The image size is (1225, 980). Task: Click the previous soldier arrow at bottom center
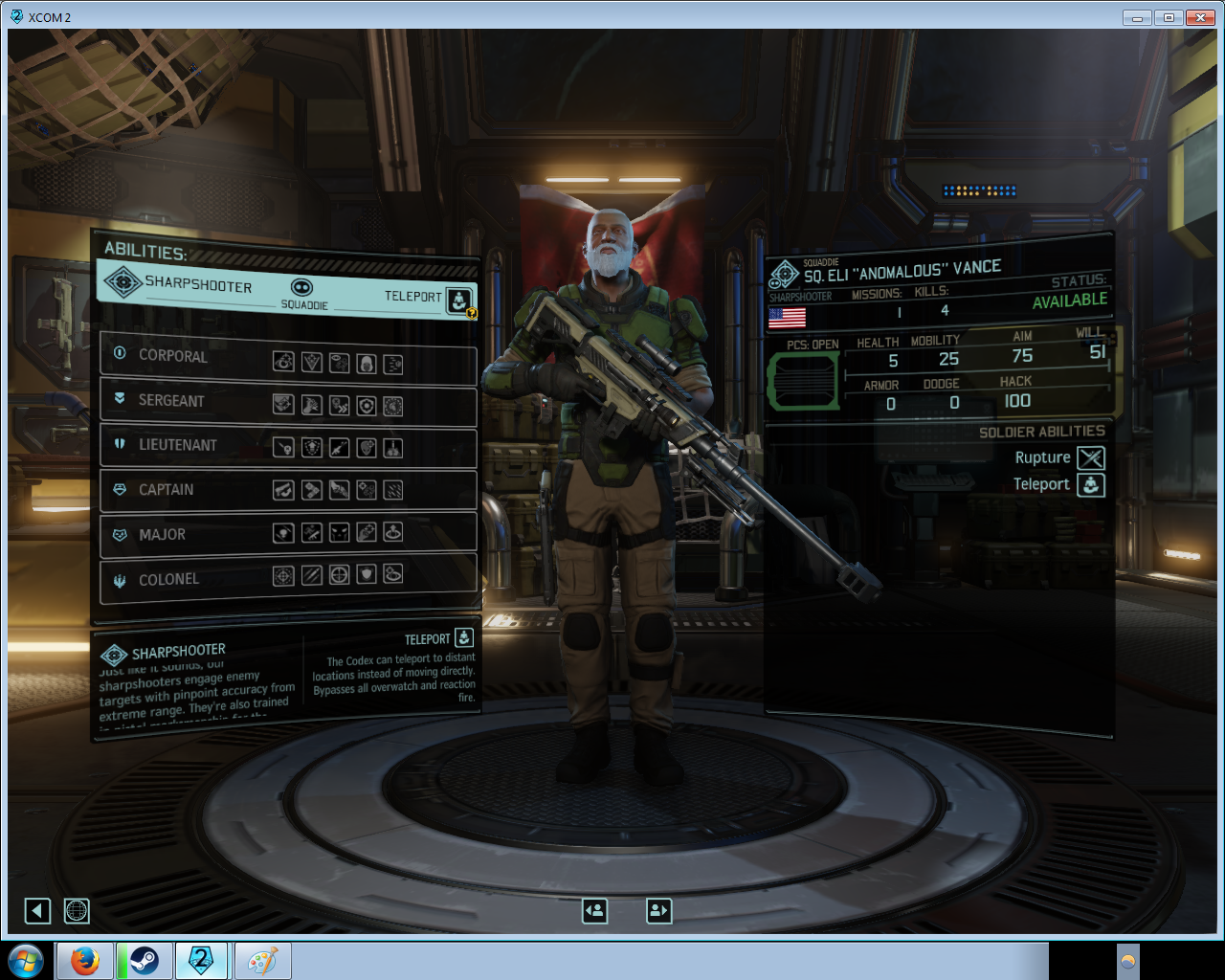(594, 911)
